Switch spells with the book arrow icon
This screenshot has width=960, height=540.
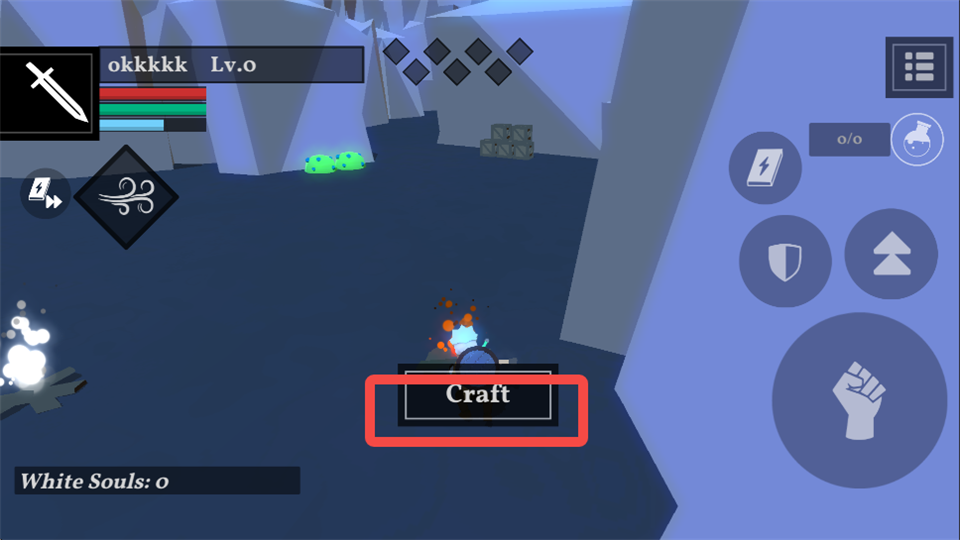(x=45, y=193)
